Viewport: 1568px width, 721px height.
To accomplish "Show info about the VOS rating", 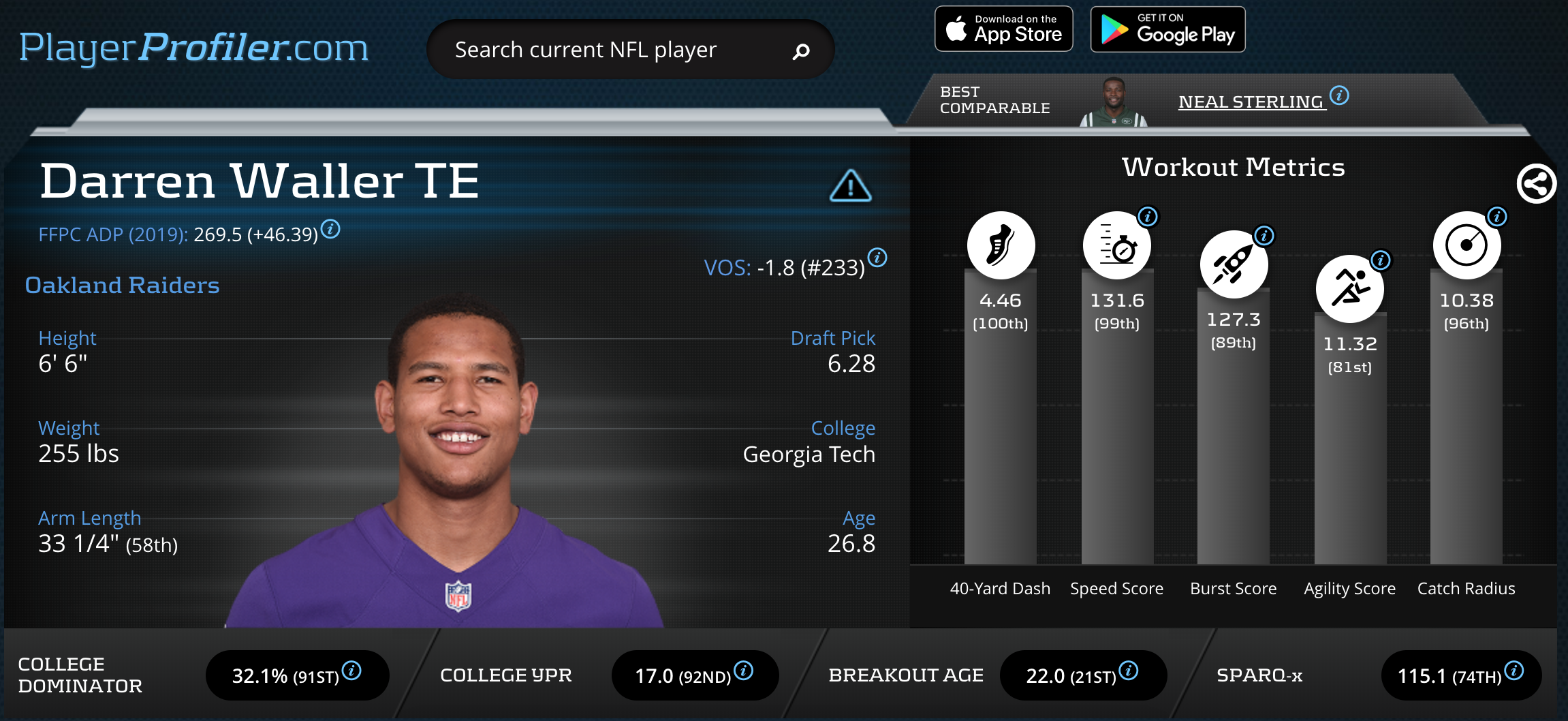I will 877,258.
